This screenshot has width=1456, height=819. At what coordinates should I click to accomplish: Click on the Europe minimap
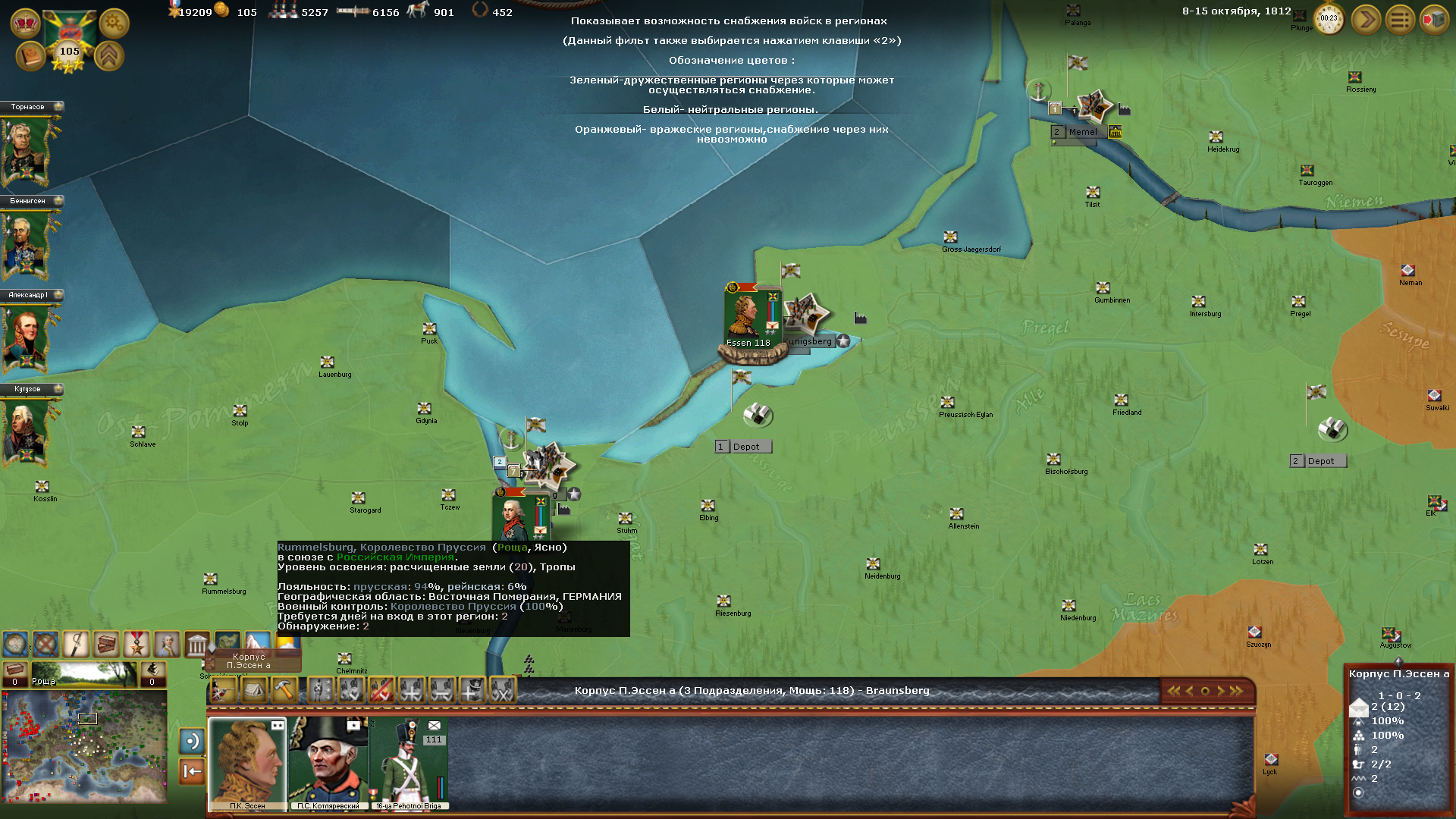[x=84, y=746]
